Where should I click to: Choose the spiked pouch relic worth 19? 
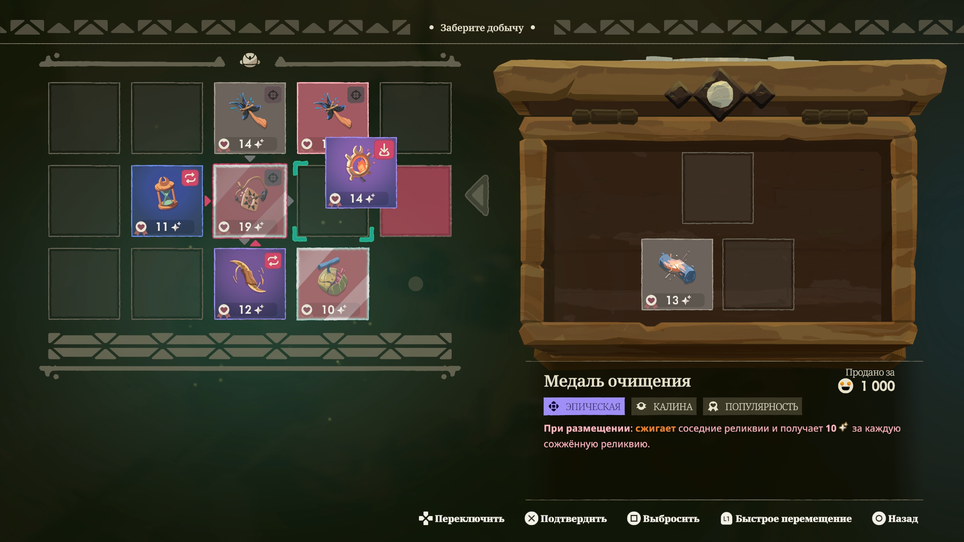[249, 201]
